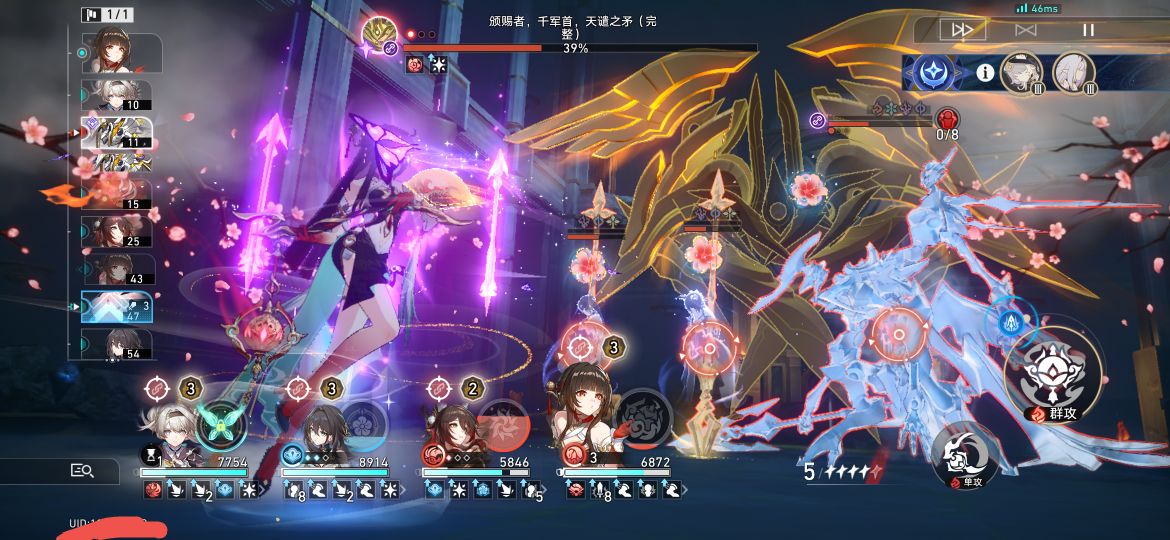Toggle the double-speed fast-forward button
This screenshot has width=1170, height=540.
click(x=962, y=30)
